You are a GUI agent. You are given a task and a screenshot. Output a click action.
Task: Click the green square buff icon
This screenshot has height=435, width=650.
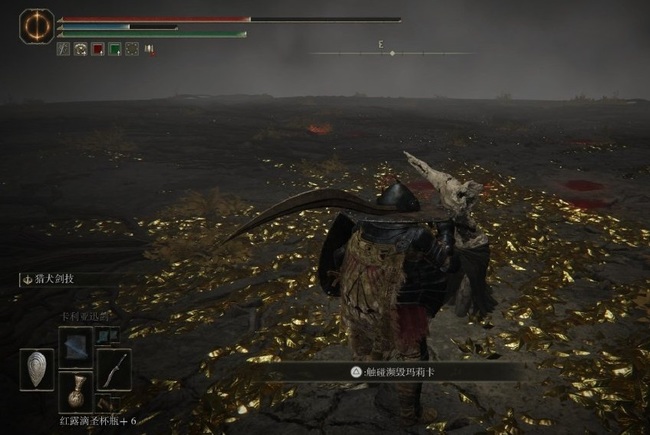115,48
